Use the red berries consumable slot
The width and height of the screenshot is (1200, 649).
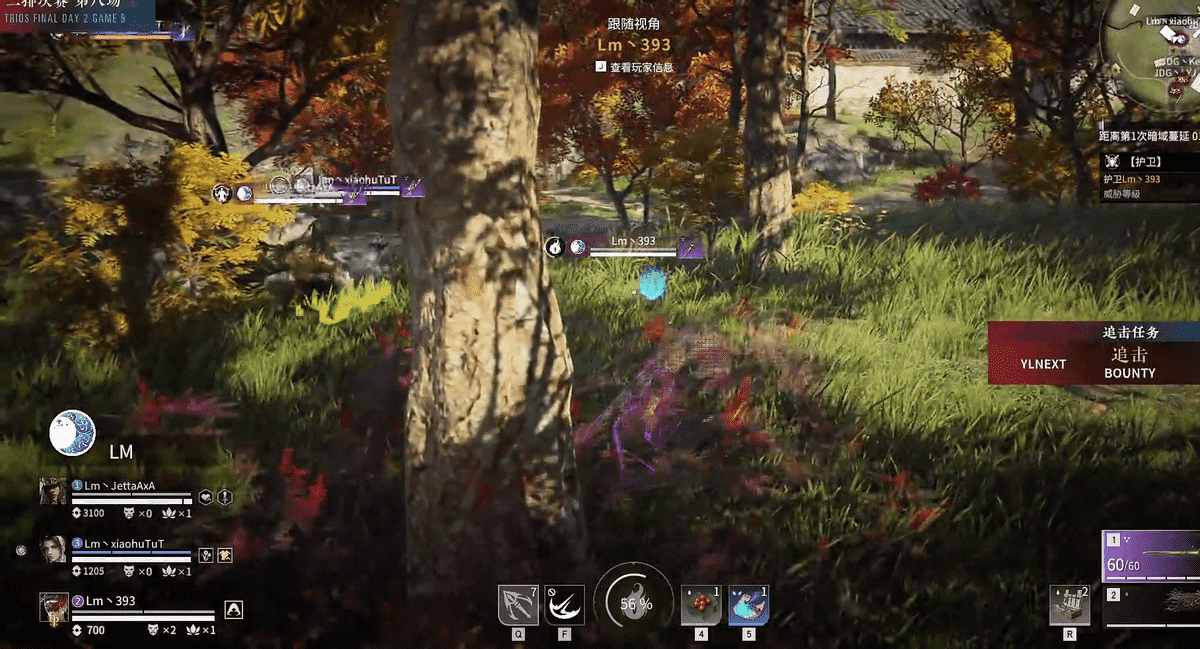(x=700, y=605)
